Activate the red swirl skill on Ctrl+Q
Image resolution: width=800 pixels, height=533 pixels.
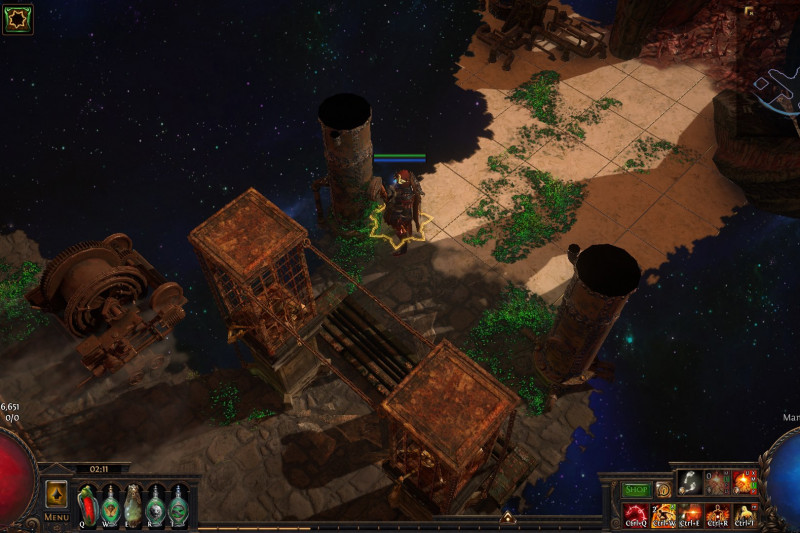pos(635,515)
